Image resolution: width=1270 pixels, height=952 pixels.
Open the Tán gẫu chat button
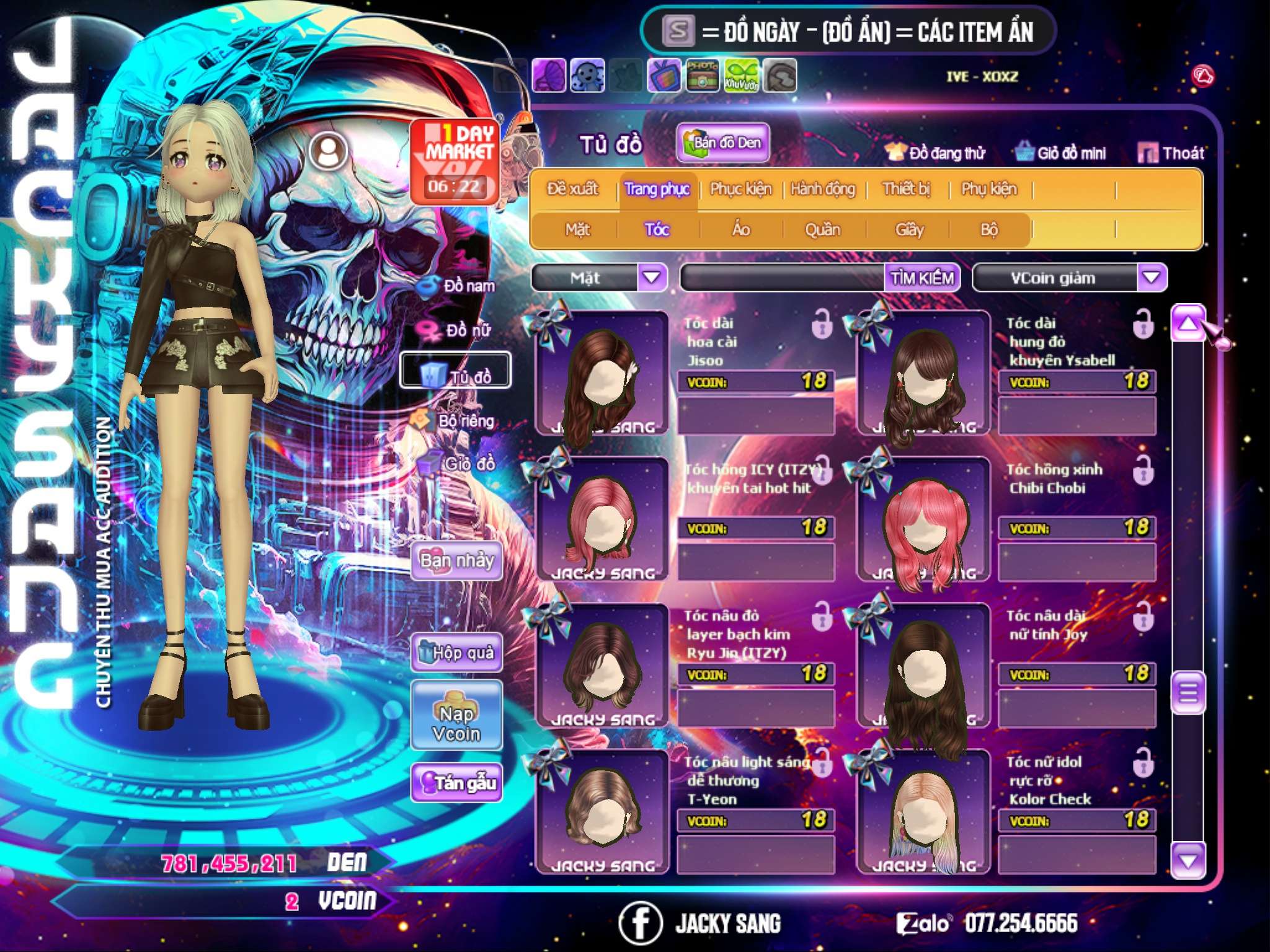point(457,783)
